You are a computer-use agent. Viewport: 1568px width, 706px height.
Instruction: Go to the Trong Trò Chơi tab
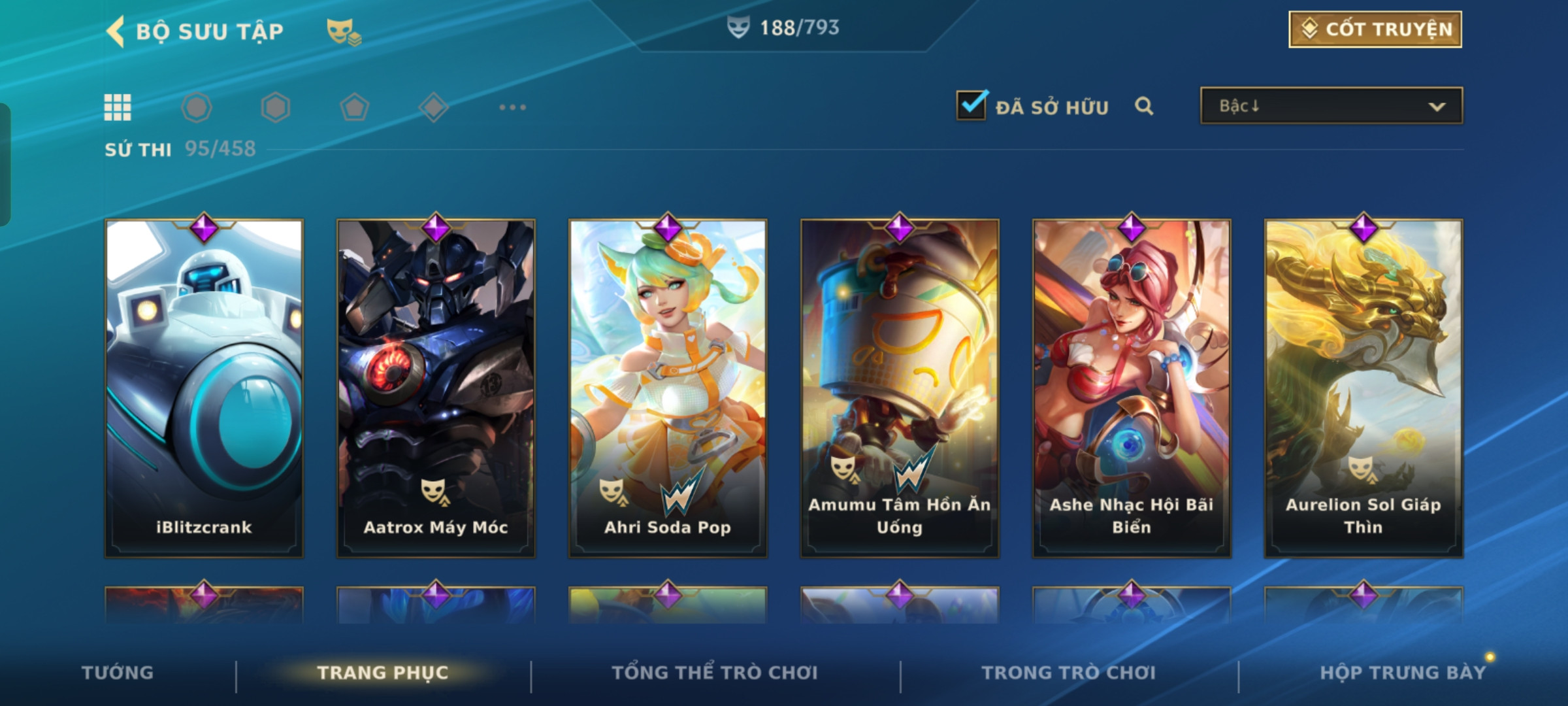[x=1069, y=673]
